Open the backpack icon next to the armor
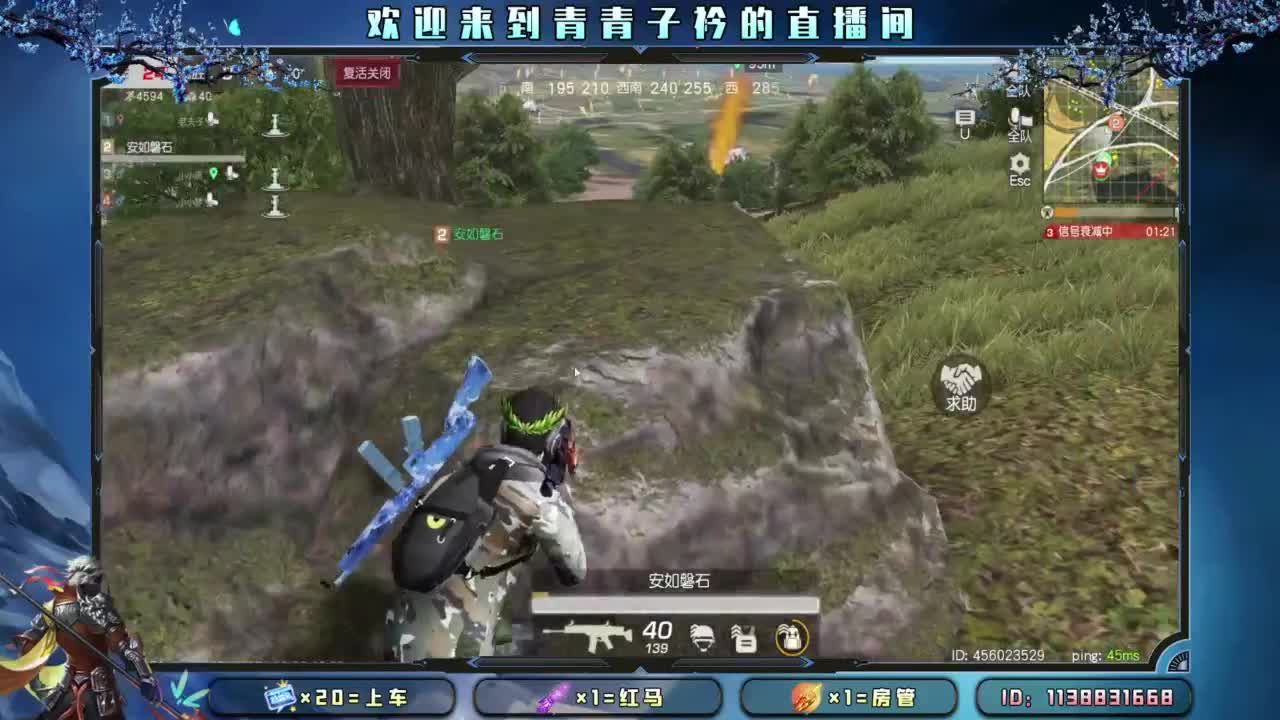 tap(791, 638)
